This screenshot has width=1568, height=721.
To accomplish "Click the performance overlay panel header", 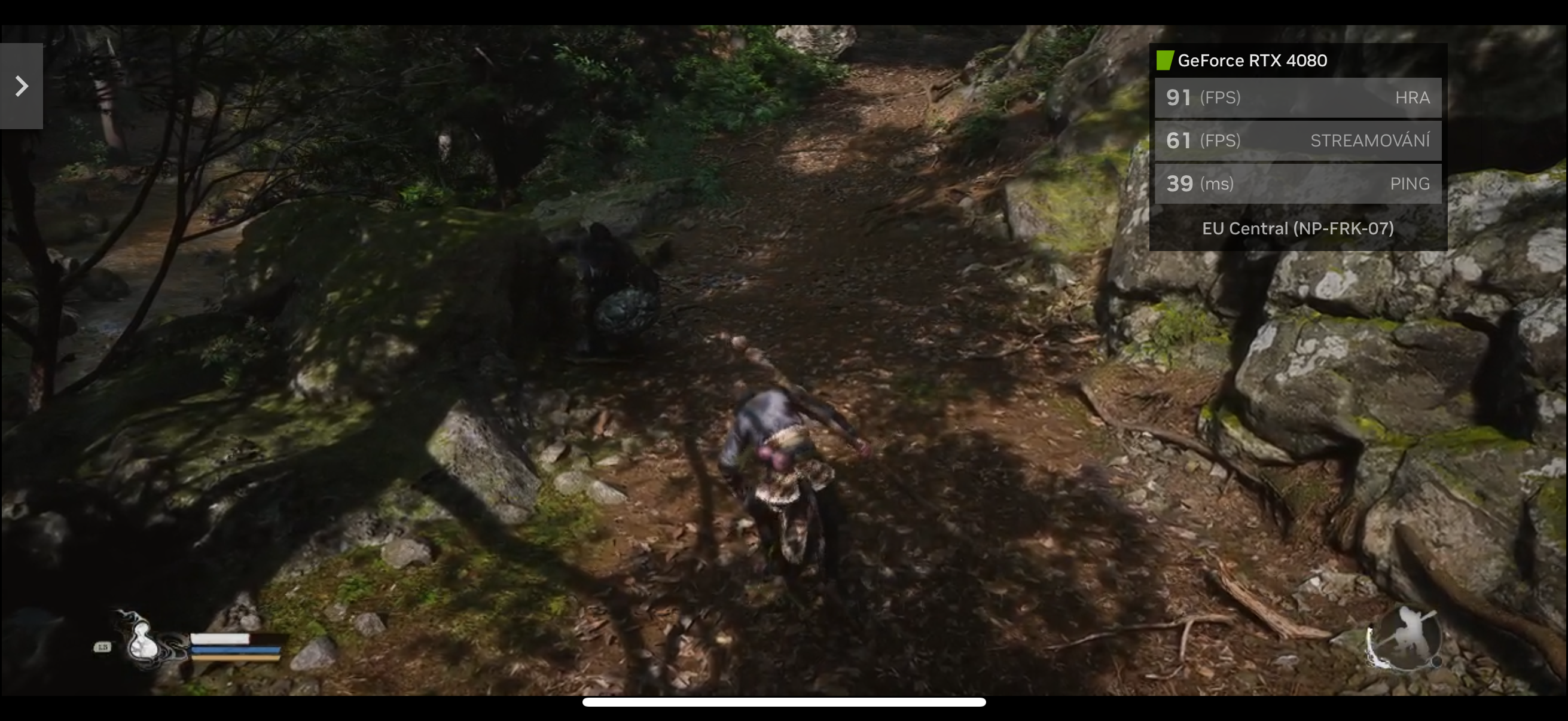I will 1298,60.
